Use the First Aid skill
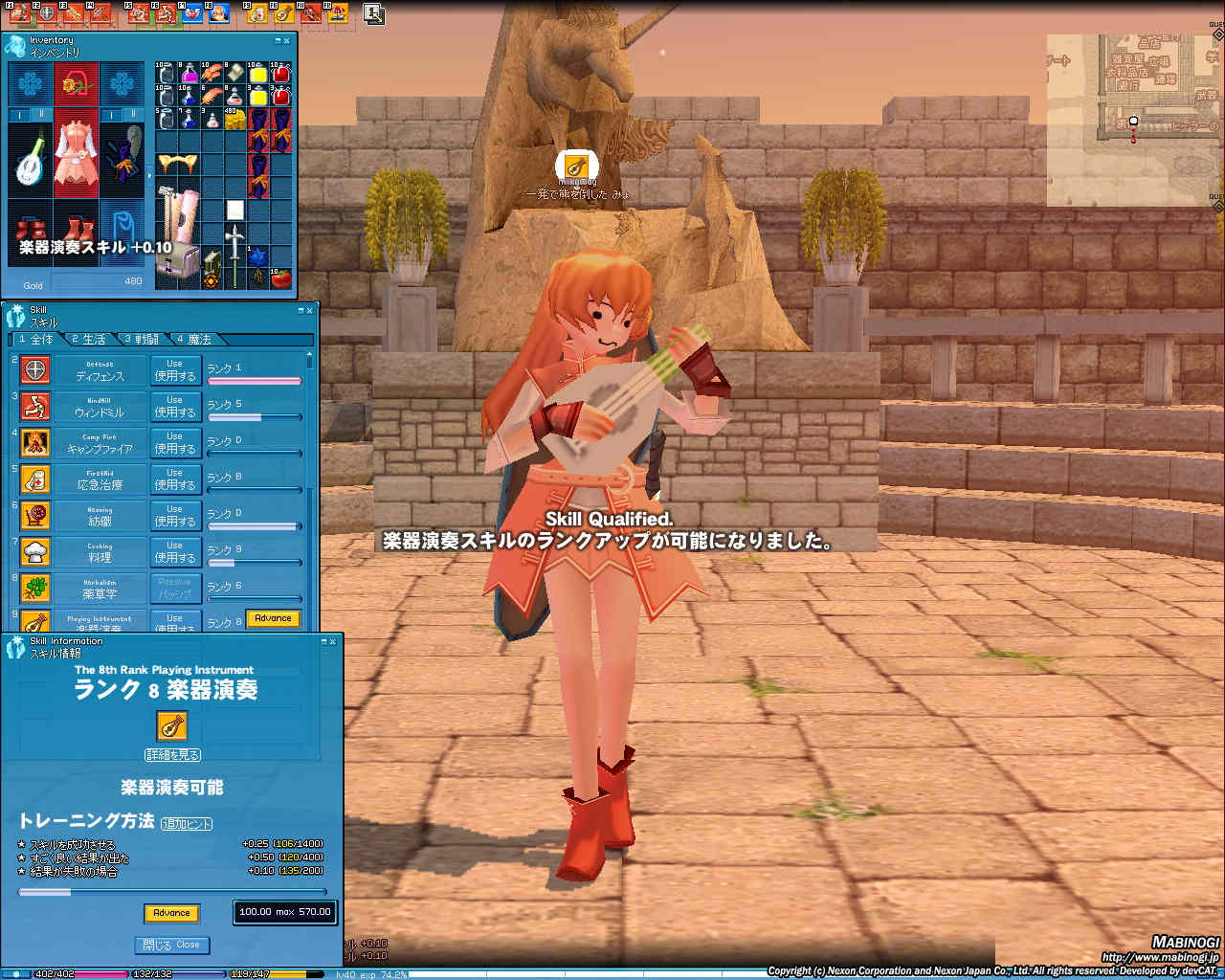This screenshot has width=1225, height=980. pyautogui.click(x=174, y=479)
